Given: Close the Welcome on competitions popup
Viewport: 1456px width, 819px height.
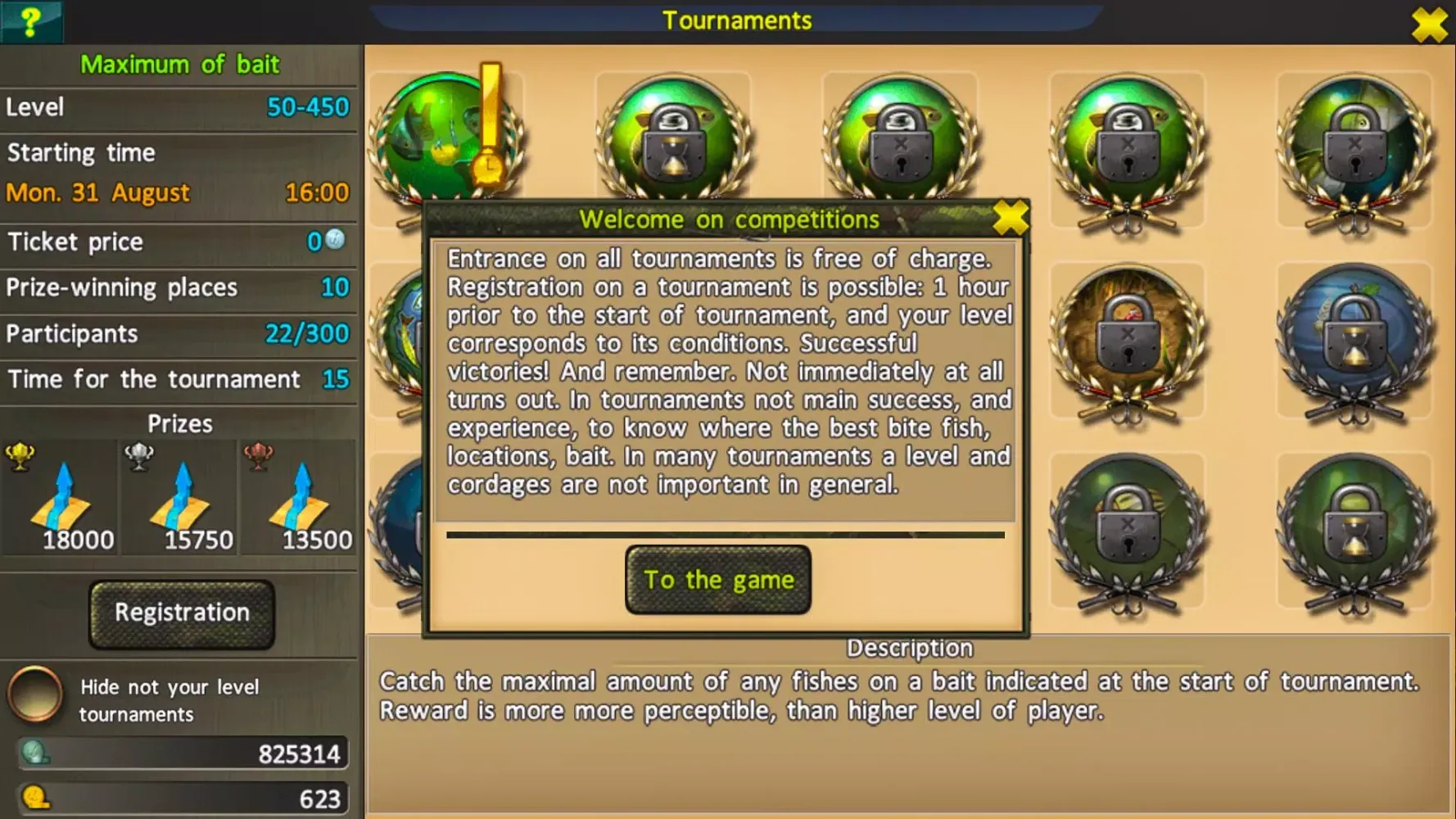Looking at the screenshot, I should 1009,218.
